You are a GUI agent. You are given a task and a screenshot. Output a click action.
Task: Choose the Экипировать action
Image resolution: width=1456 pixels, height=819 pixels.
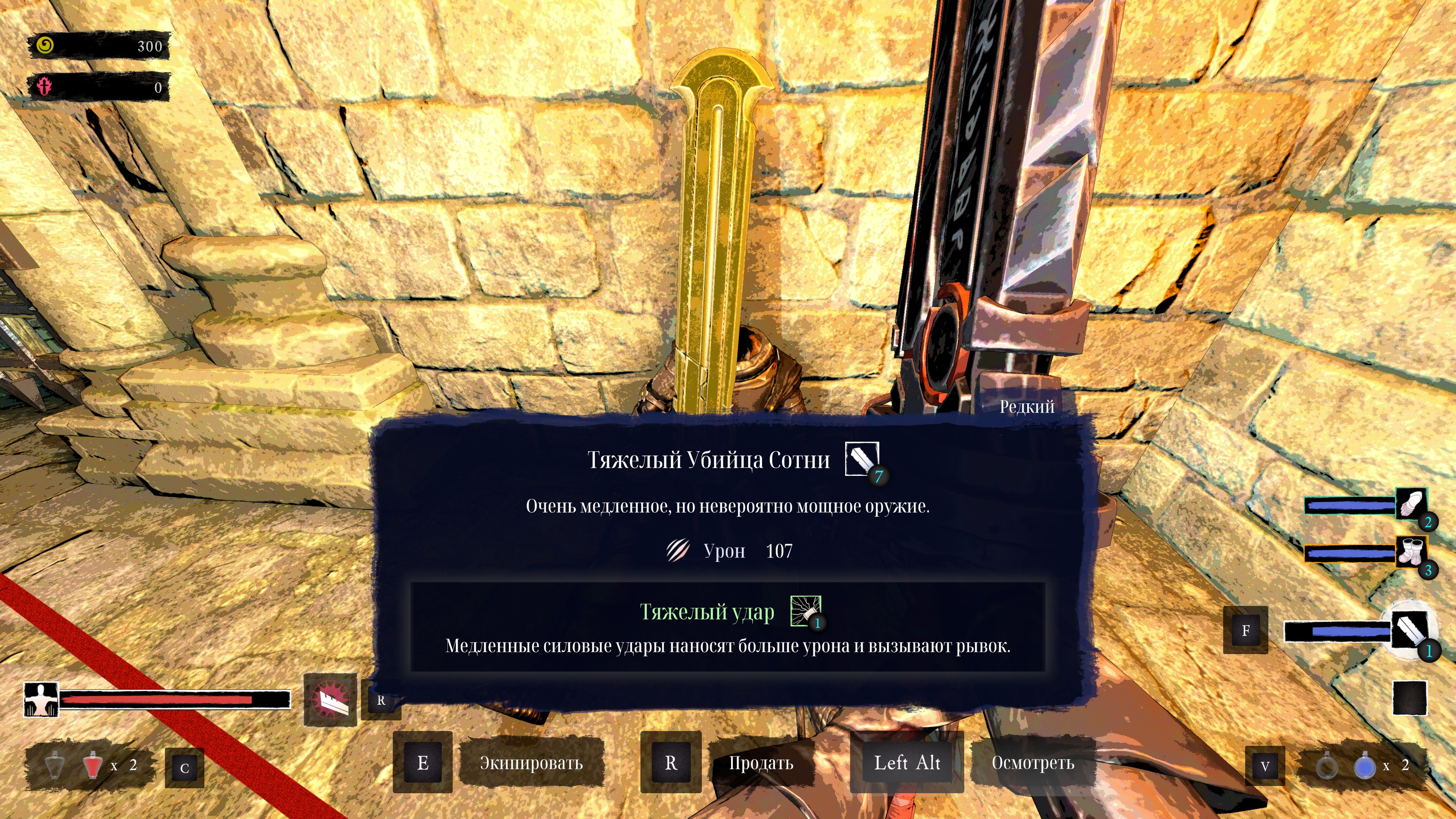531,763
